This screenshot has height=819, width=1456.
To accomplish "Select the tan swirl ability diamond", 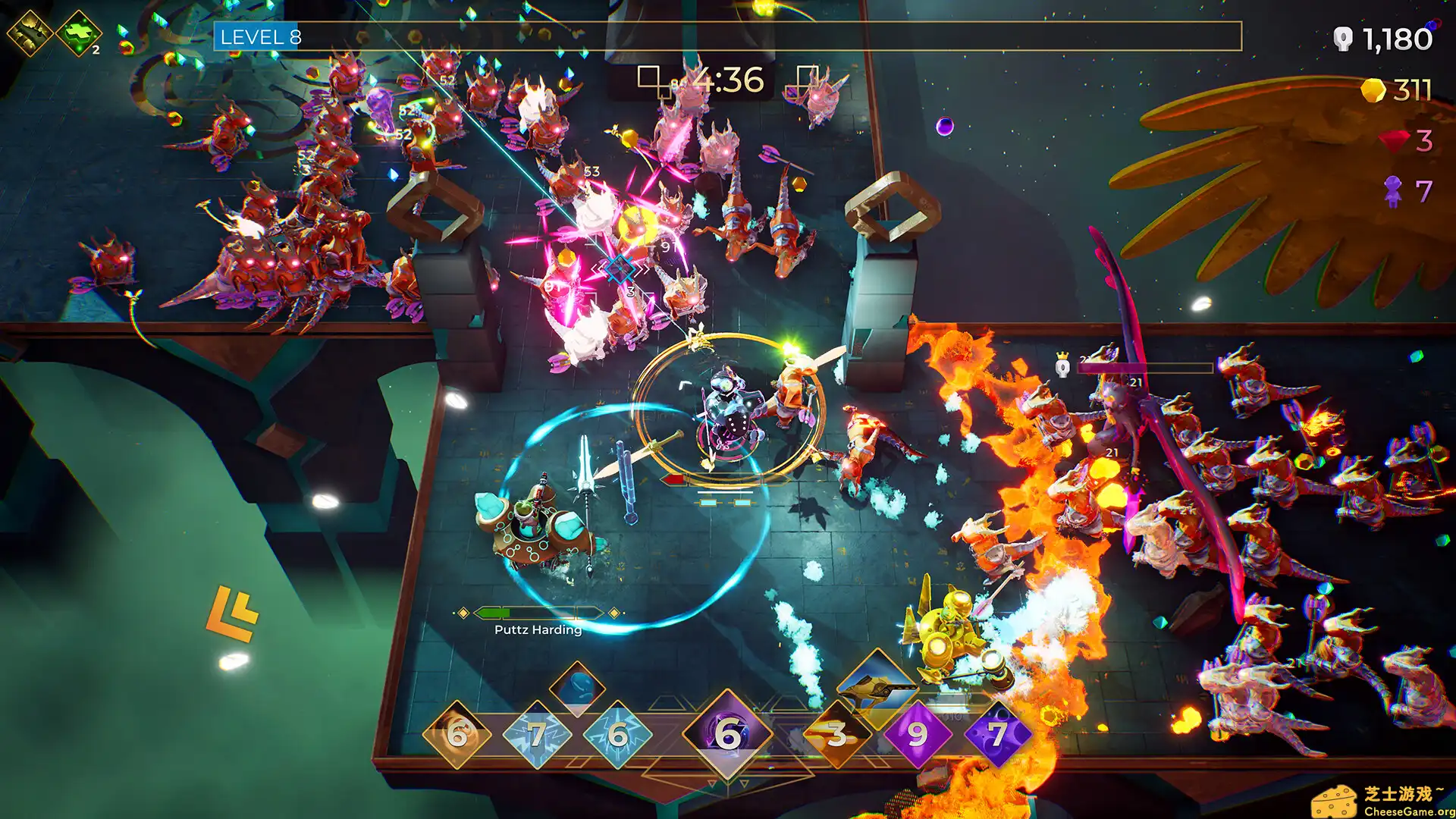I will click(x=457, y=734).
